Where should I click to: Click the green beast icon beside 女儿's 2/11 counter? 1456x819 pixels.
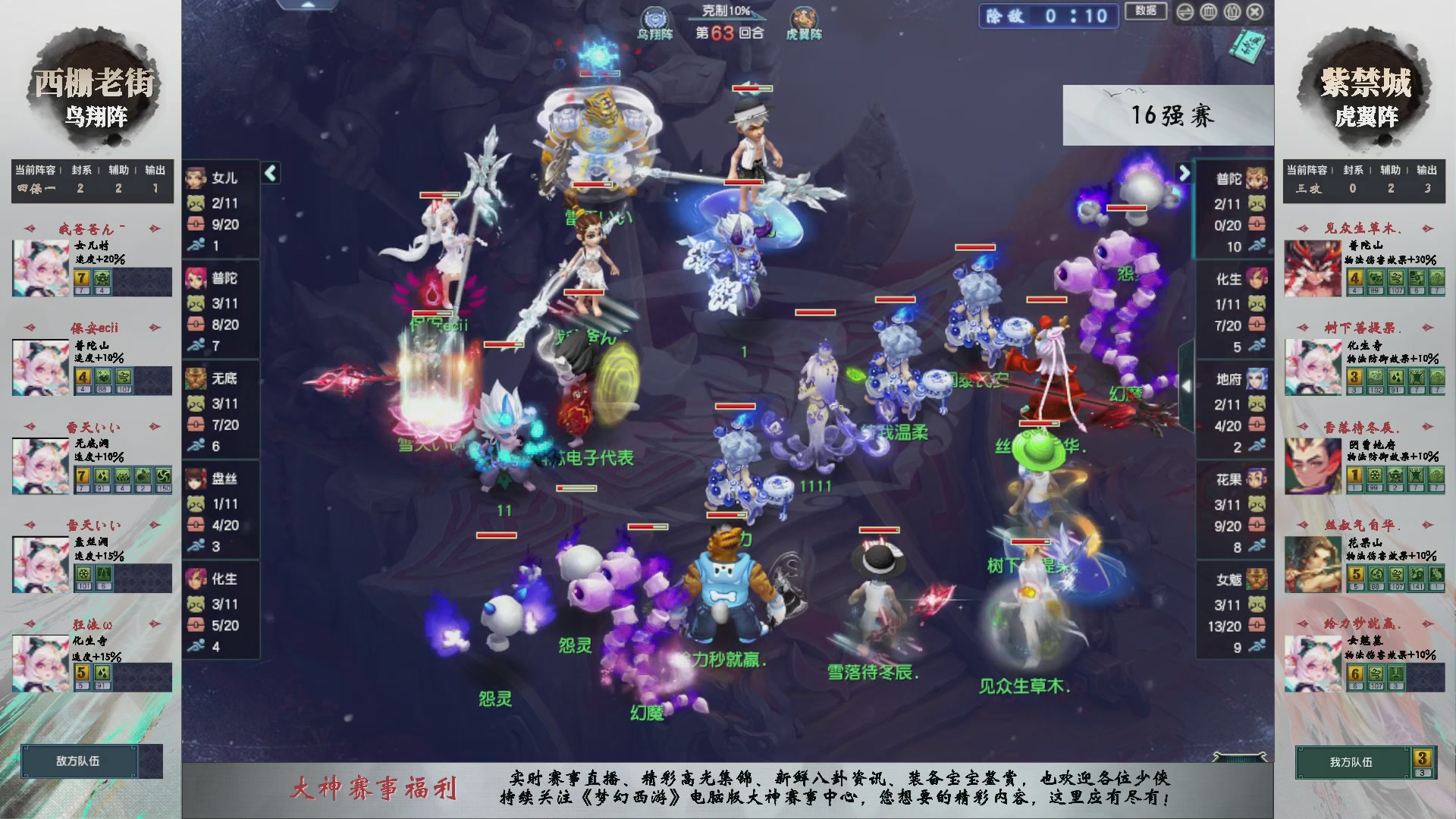tap(195, 202)
